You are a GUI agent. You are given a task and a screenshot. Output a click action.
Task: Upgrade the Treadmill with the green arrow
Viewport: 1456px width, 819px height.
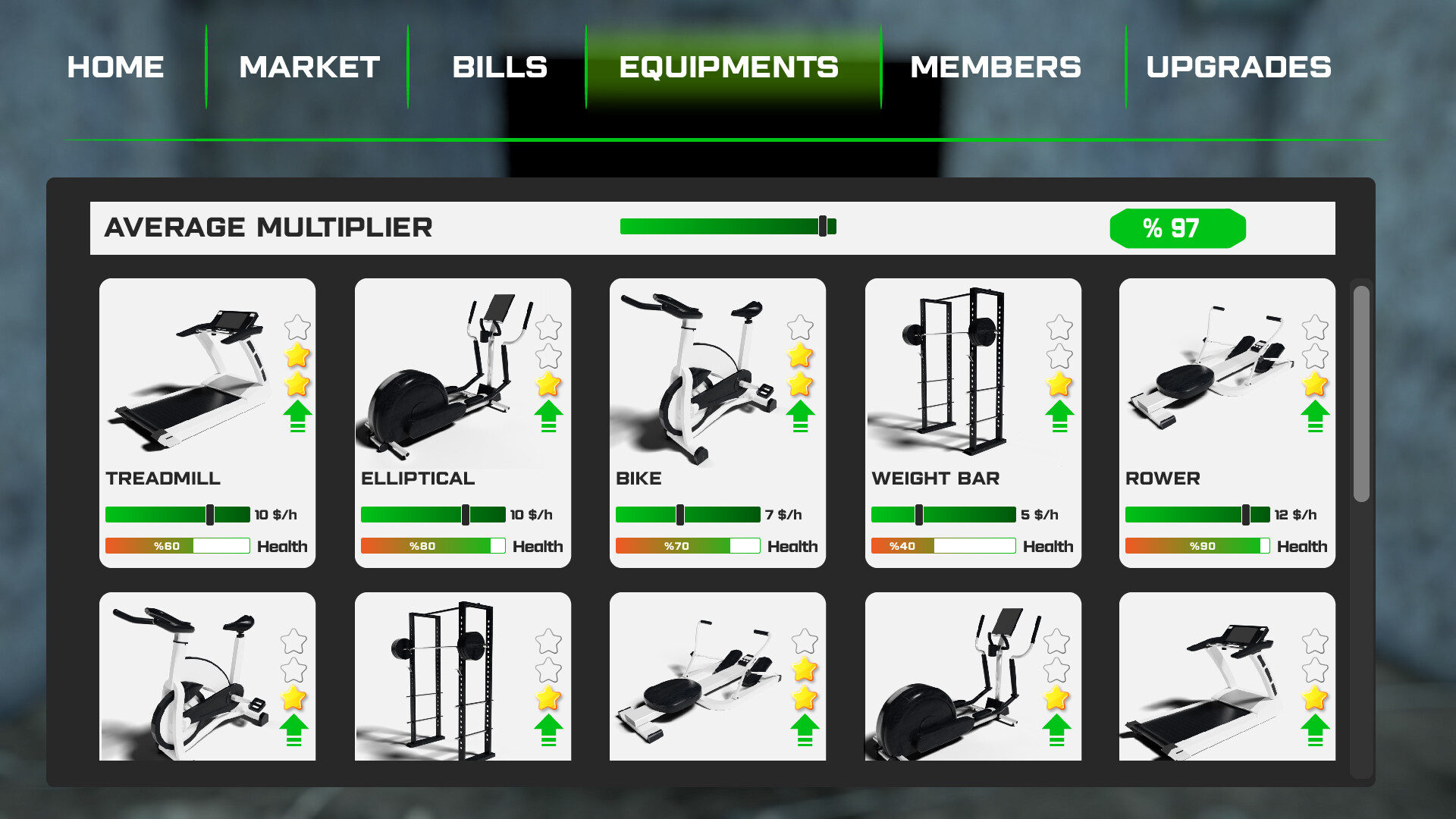click(x=298, y=416)
